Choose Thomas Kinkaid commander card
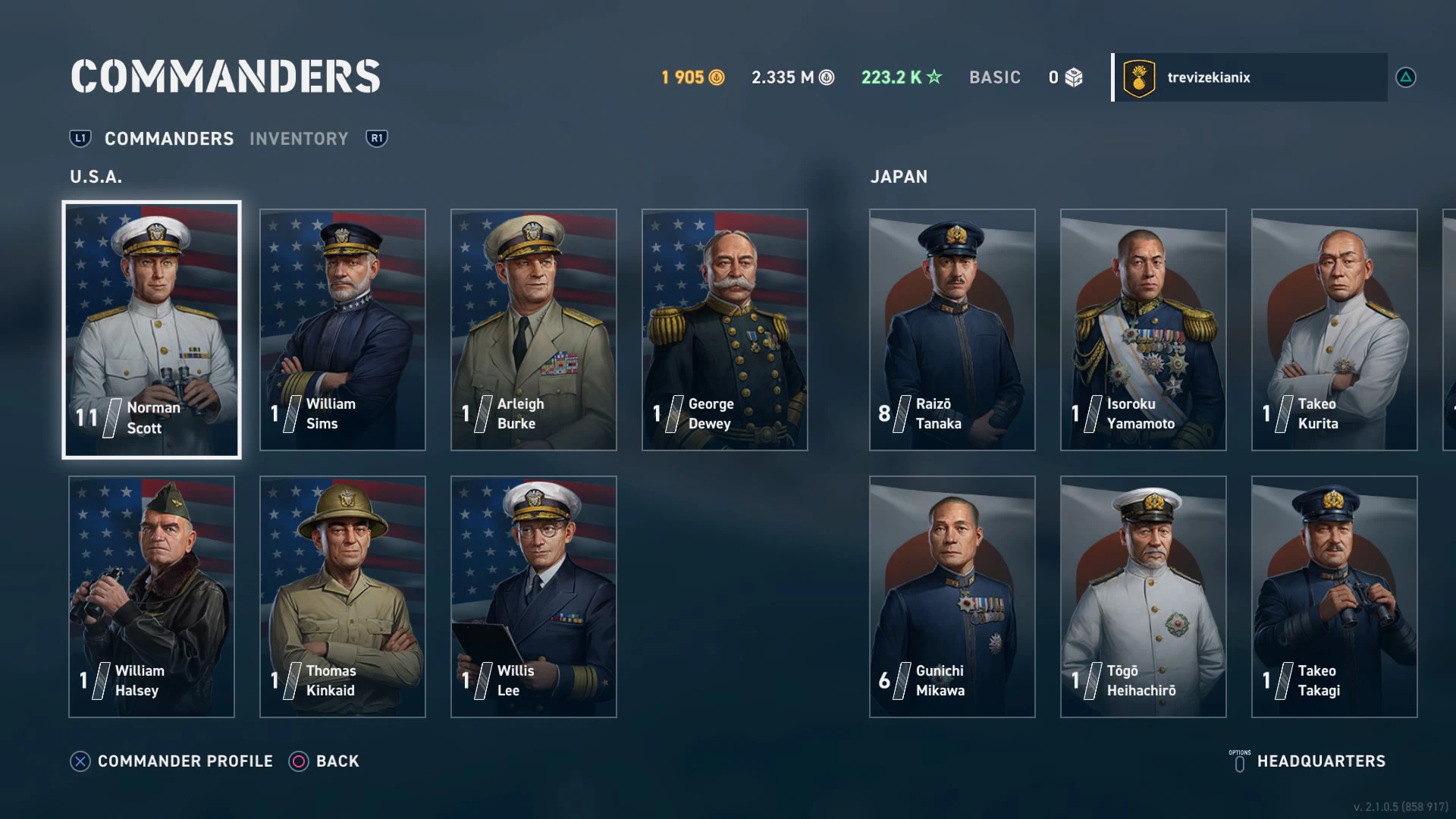The width and height of the screenshot is (1456, 819). [x=343, y=597]
